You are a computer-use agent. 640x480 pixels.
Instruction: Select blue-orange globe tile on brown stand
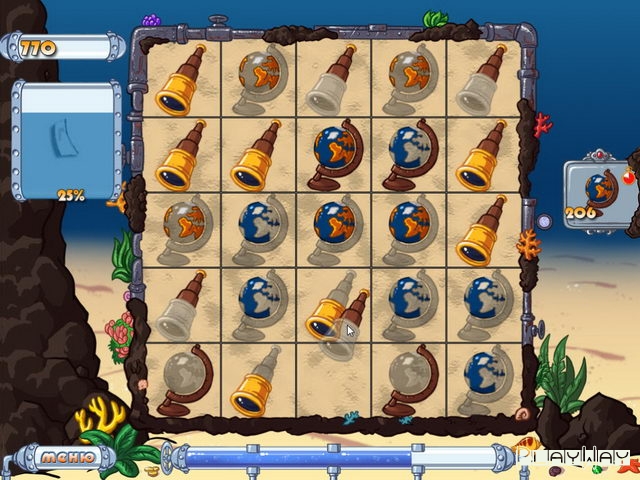pos(333,153)
